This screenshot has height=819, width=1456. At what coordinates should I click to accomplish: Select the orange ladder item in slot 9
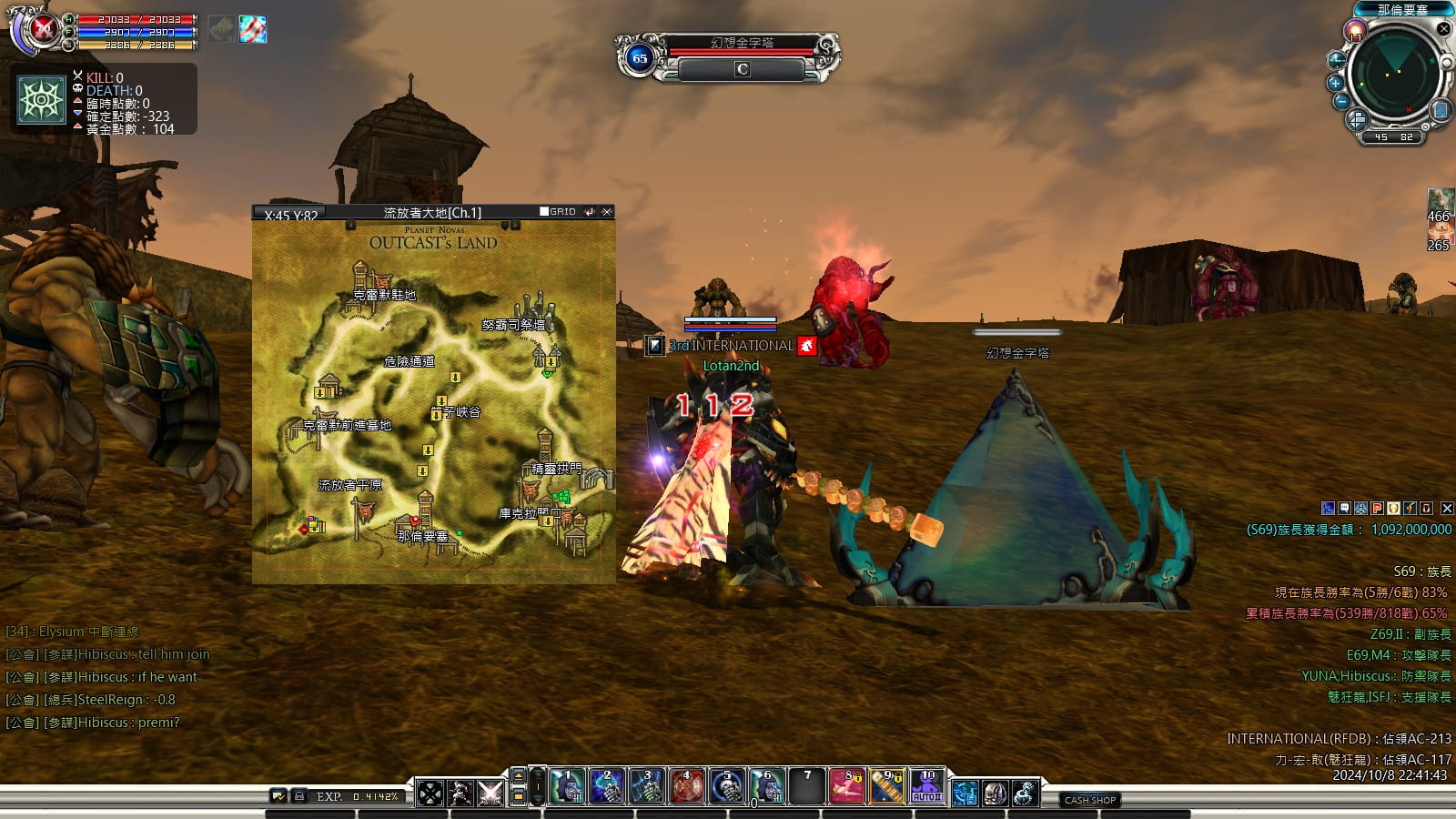pos(887,787)
